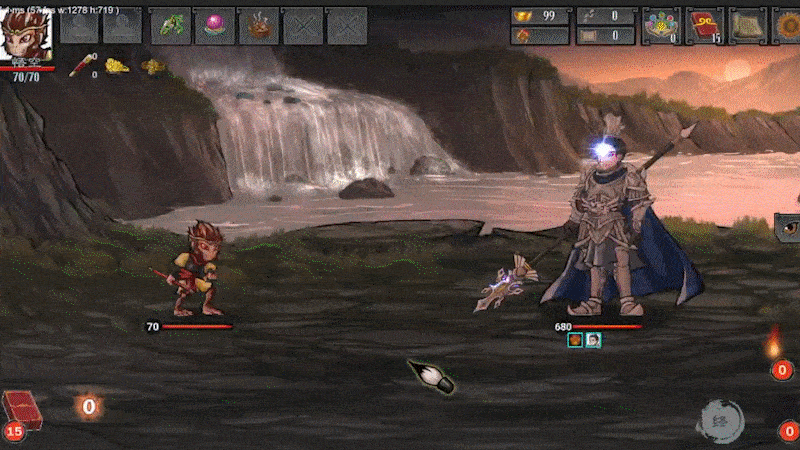Click the orange energy counter orb
The width and height of the screenshot is (800, 450).
click(x=89, y=406)
